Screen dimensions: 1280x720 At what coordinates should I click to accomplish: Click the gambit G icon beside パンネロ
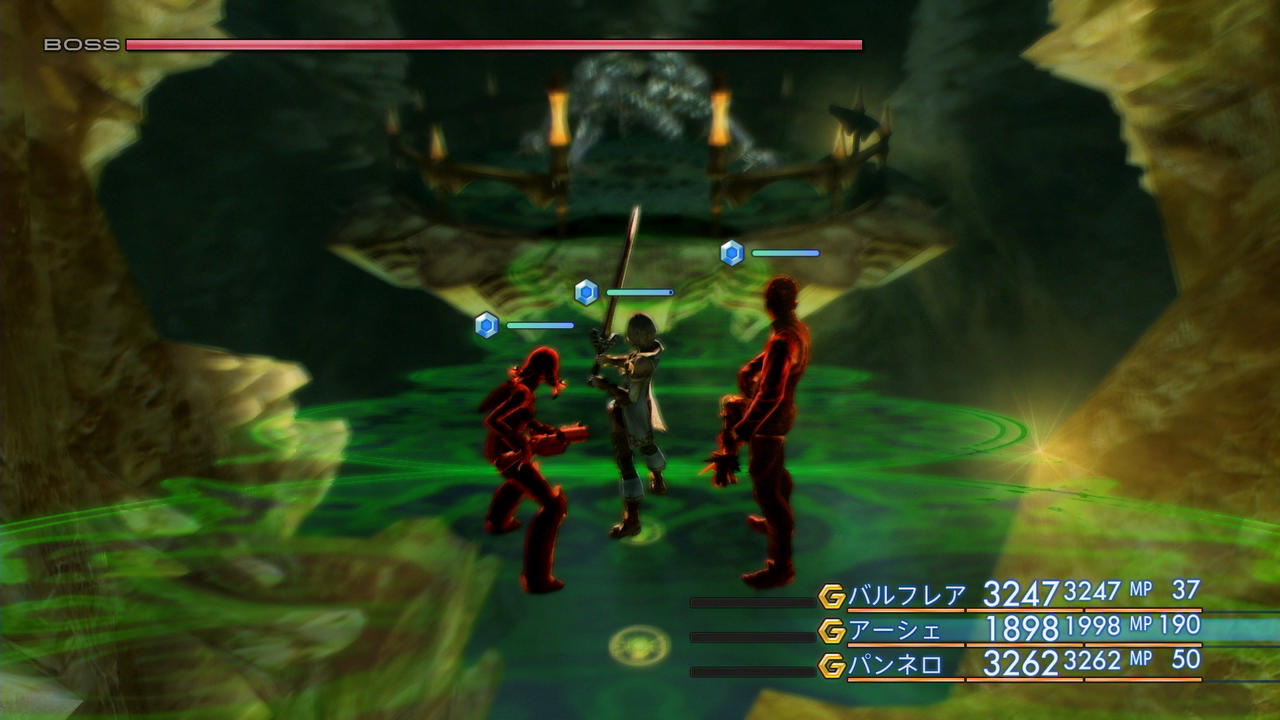[x=832, y=665]
